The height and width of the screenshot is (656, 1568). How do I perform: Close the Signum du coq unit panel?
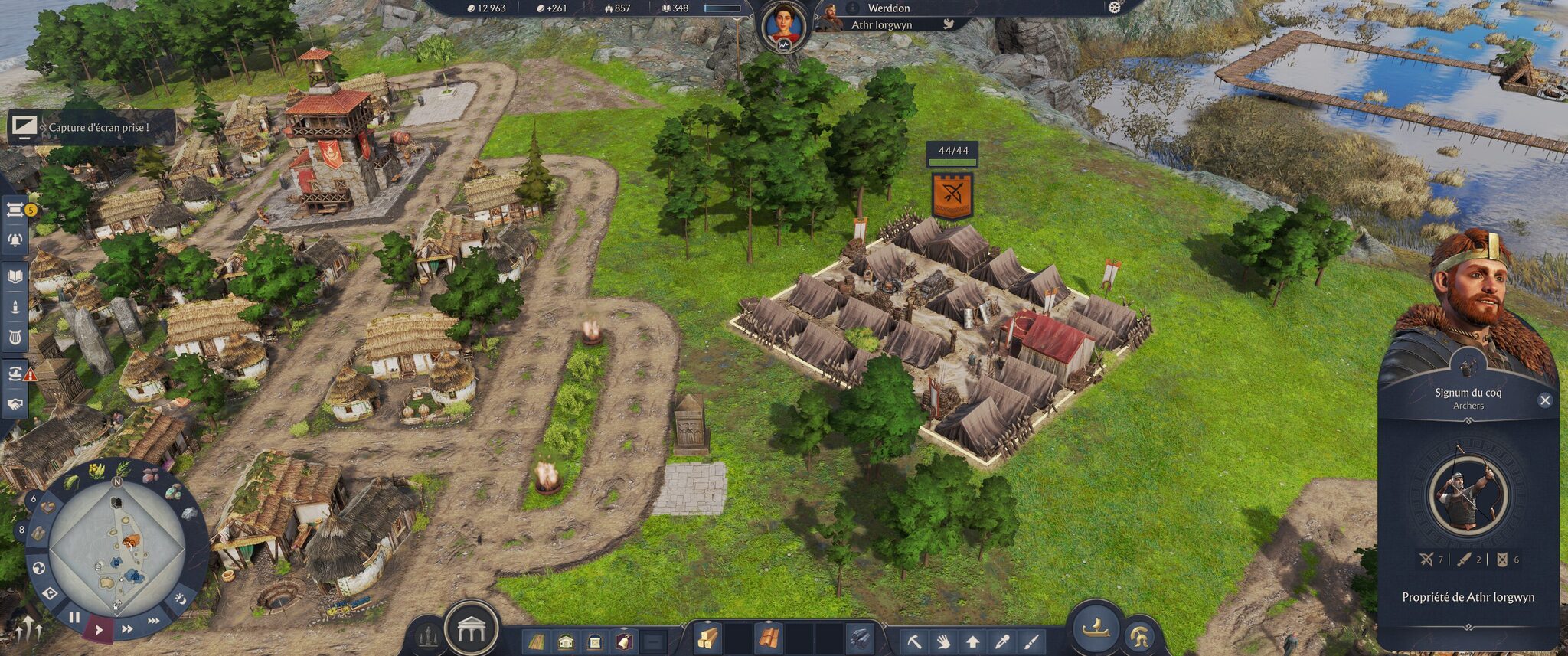pyautogui.click(x=1544, y=400)
